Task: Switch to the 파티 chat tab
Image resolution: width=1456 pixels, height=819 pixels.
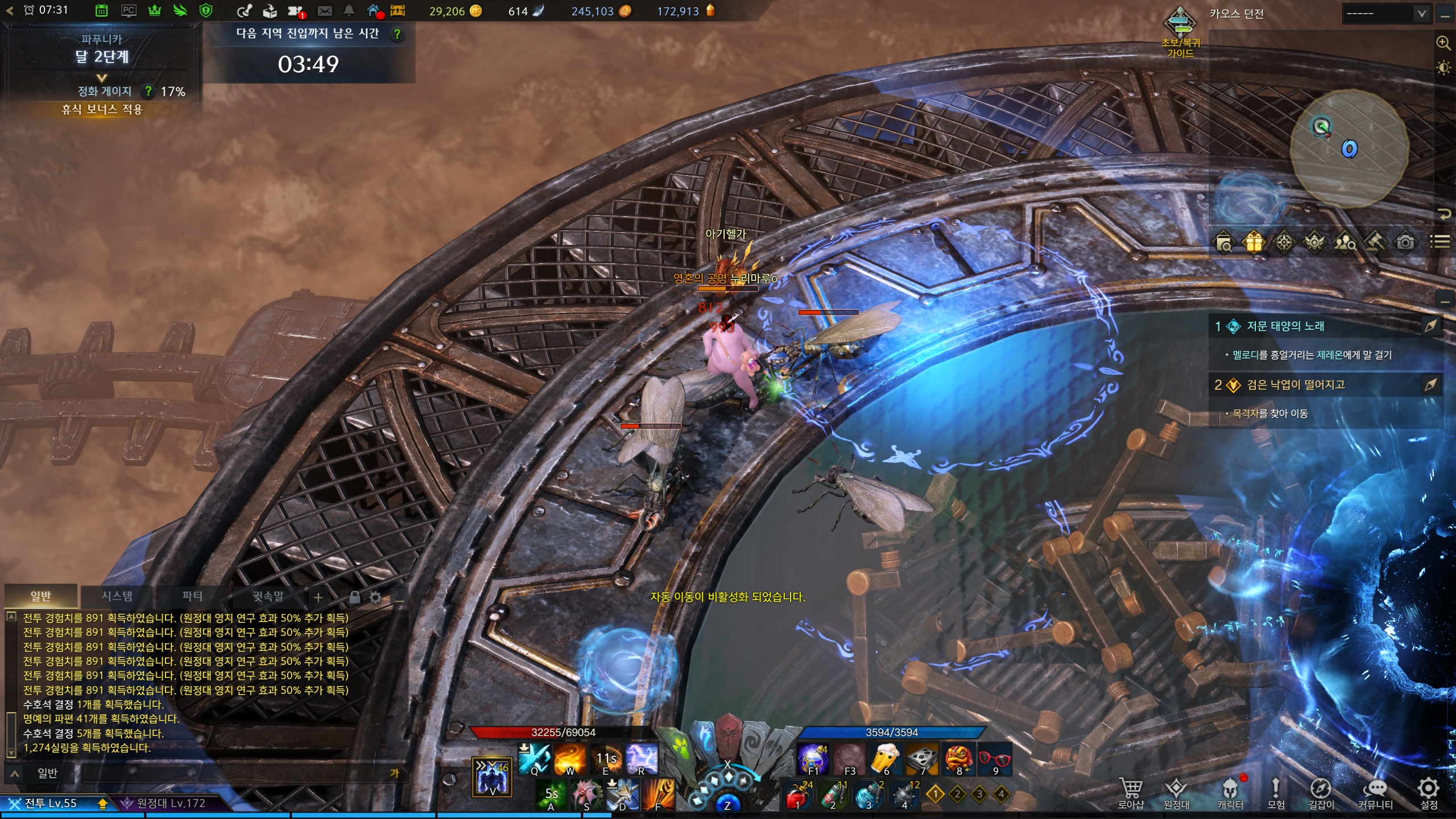Action: (192, 596)
